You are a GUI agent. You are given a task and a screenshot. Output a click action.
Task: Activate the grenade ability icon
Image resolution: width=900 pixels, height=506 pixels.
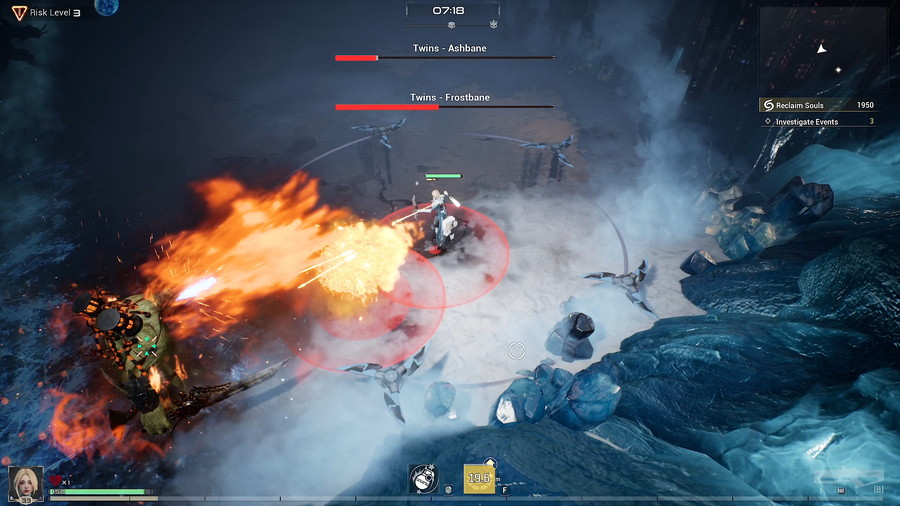pyautogui.click(x=424, y=479)
